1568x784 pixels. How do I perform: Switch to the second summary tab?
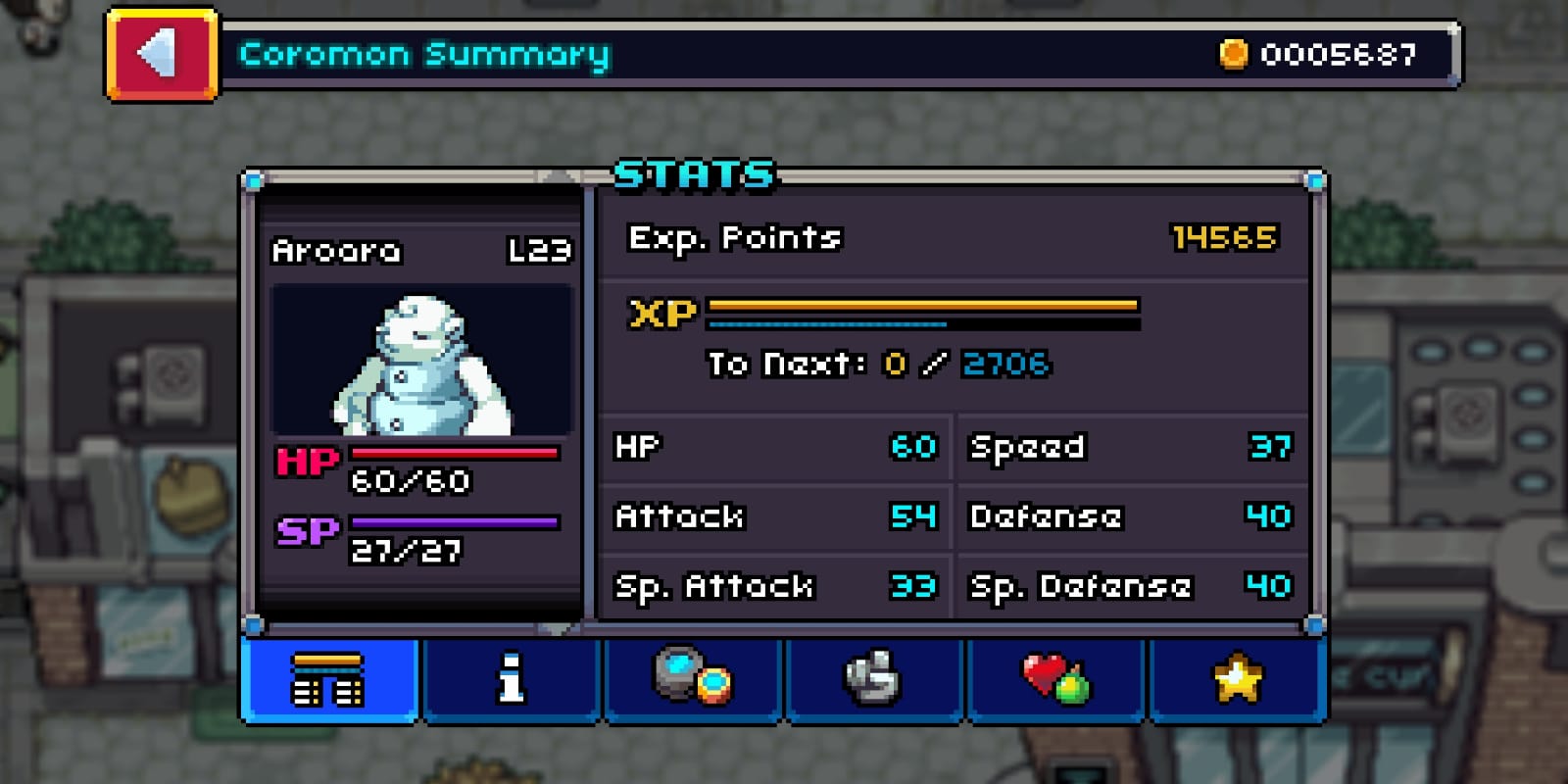(x=512, y=681)
